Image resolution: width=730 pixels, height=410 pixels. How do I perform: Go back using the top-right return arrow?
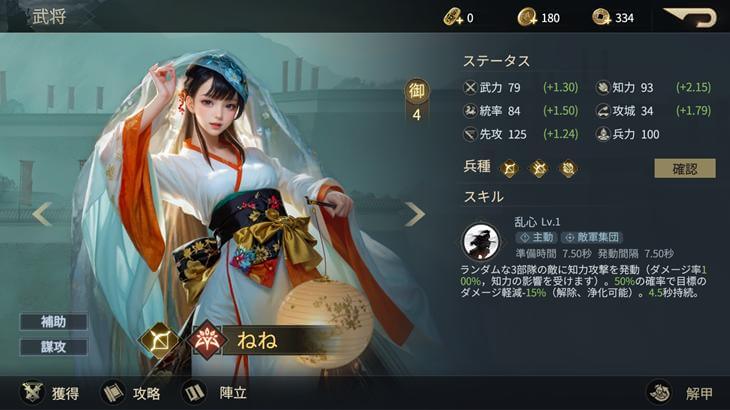point(689,17)
